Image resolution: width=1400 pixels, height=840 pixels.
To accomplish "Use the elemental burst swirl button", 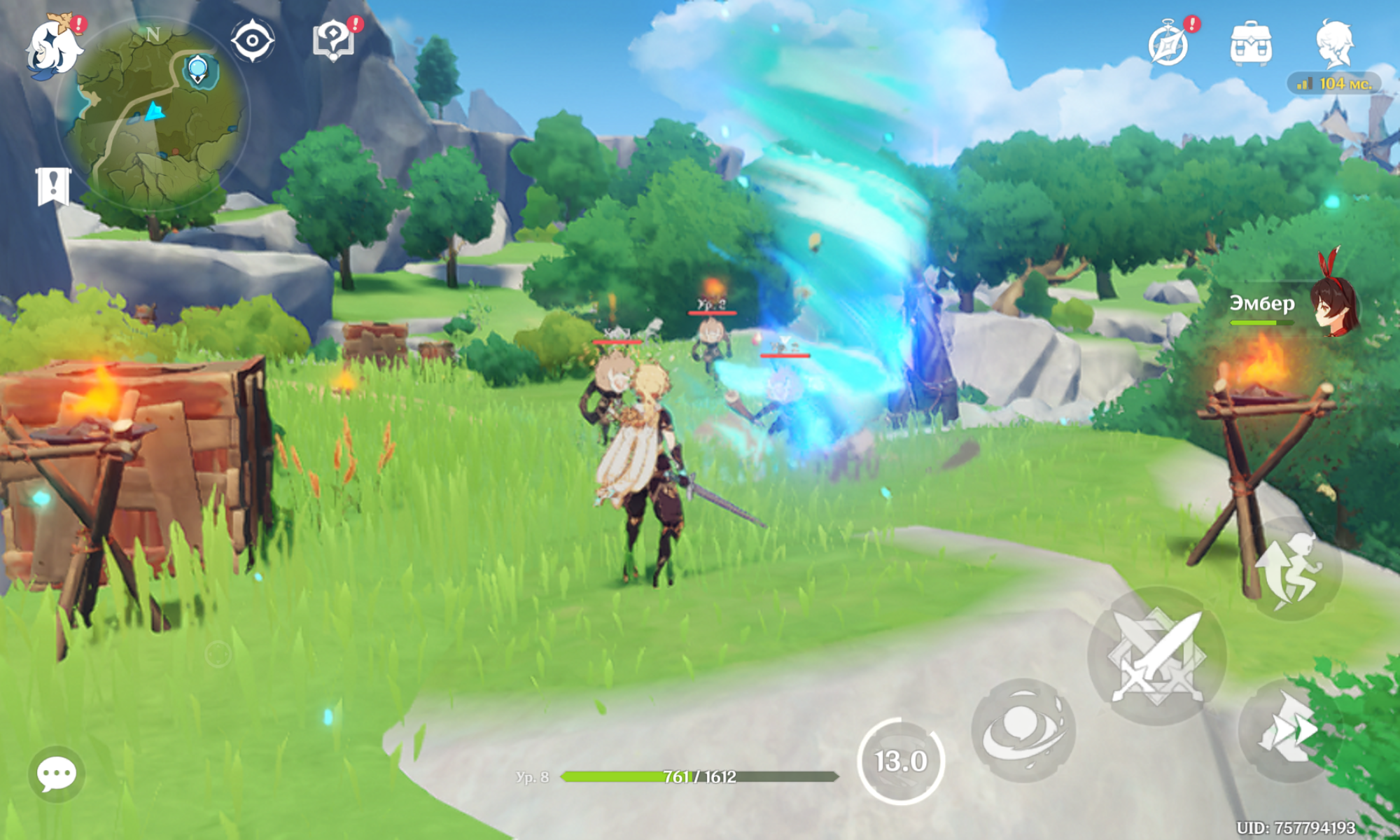I will click(1023, 730).
